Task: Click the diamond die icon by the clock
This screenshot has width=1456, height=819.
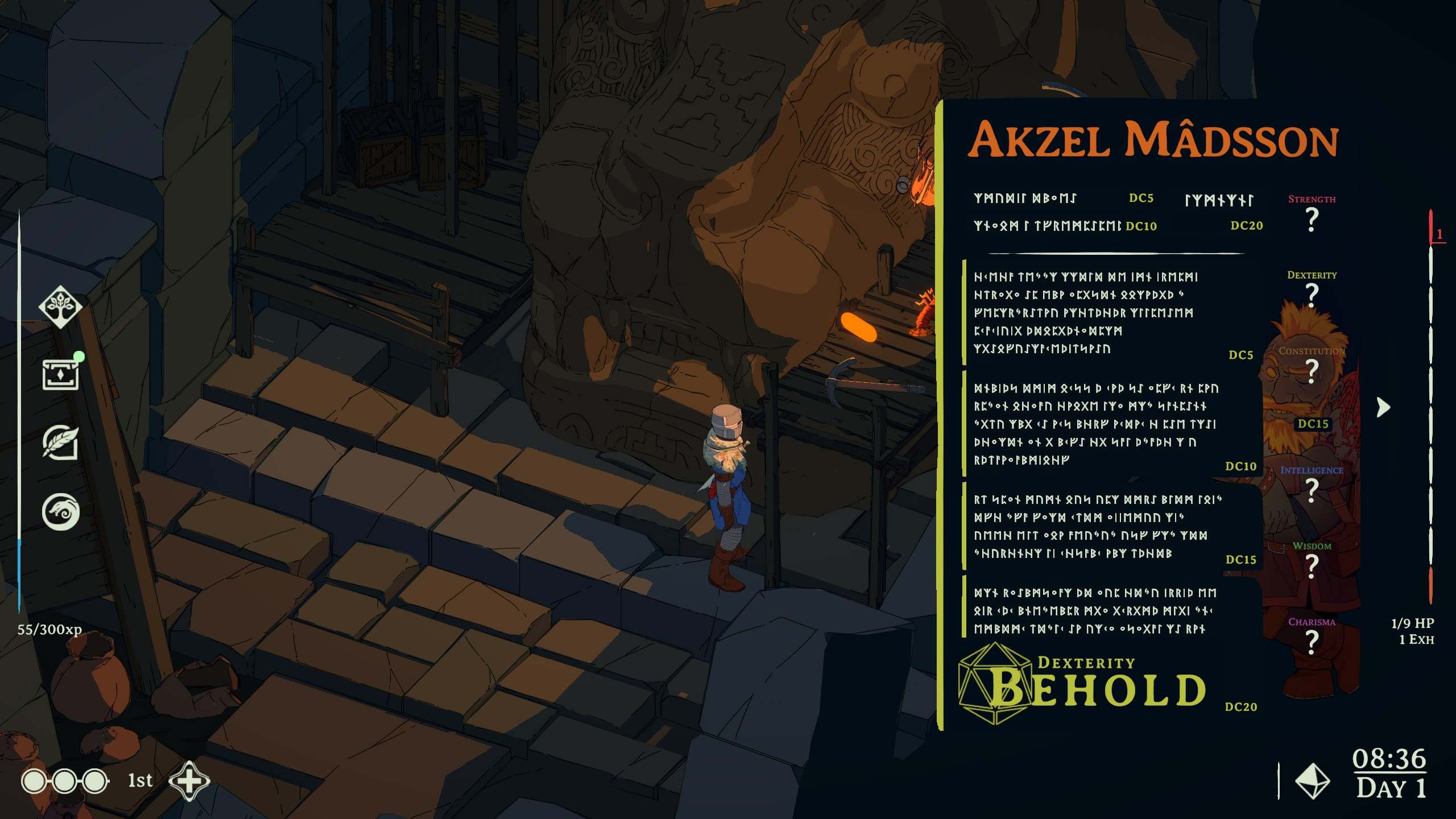Action: (1313, 781)
